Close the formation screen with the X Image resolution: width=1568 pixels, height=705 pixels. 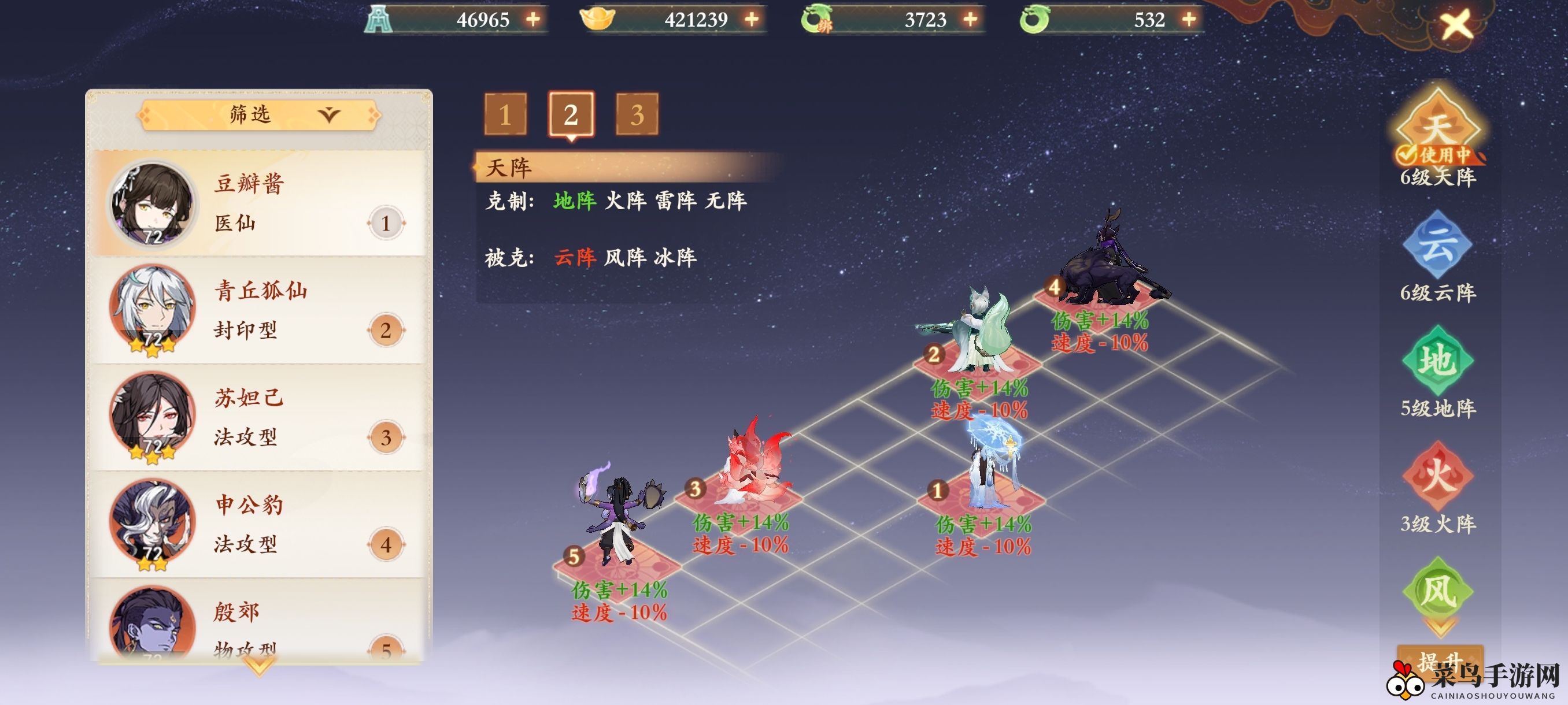tap(1456, 25)
